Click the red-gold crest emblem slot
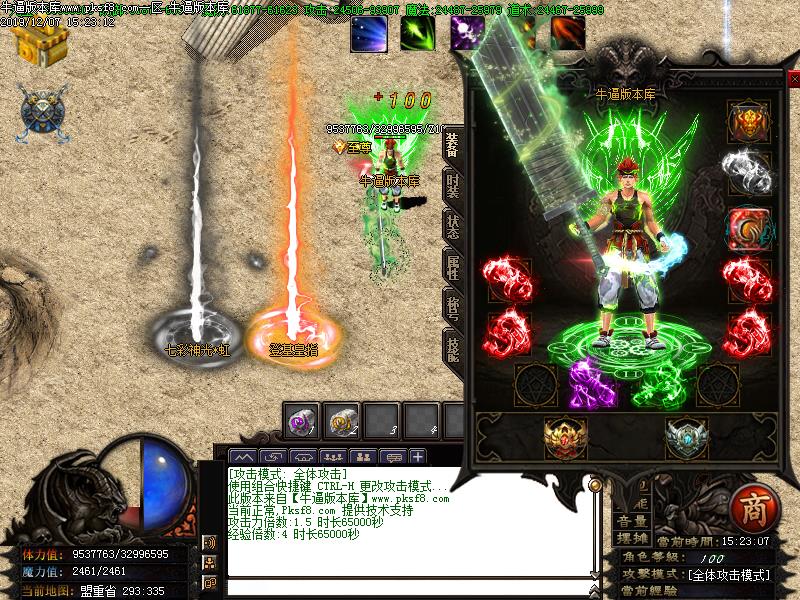Viewport: 800px width, 600px height. [566, 436]
